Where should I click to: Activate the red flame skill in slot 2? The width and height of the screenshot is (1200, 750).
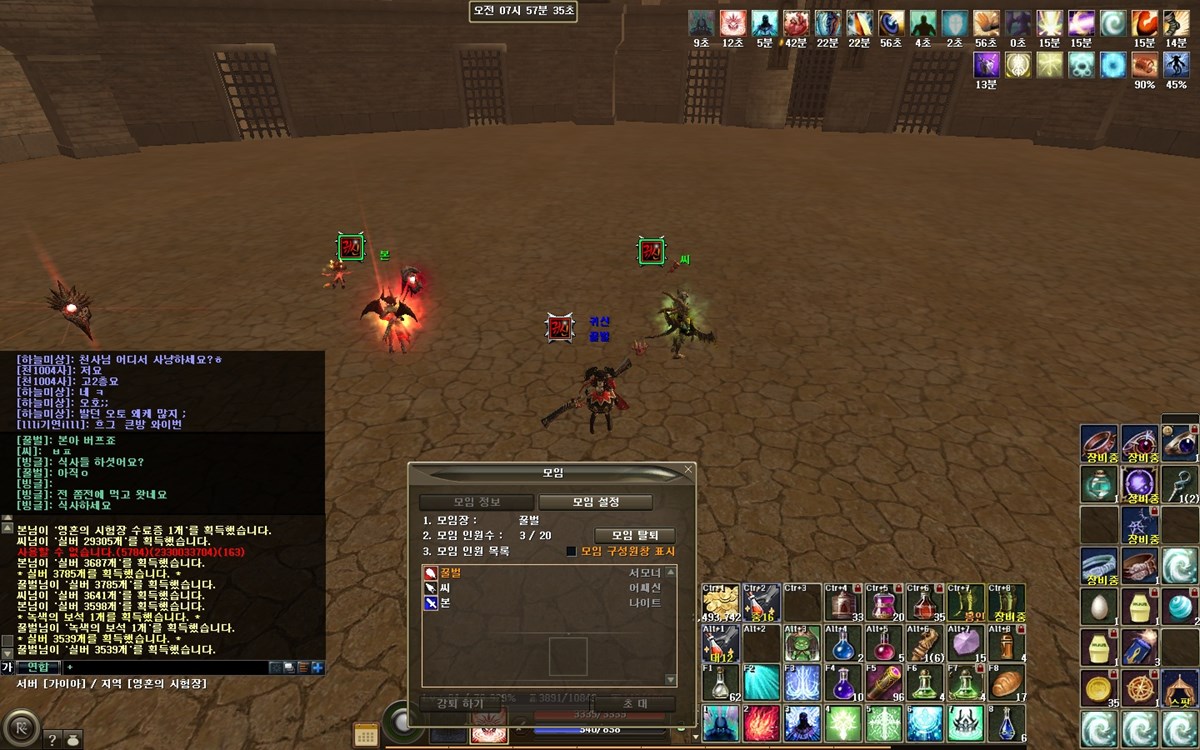pos(761,723)
